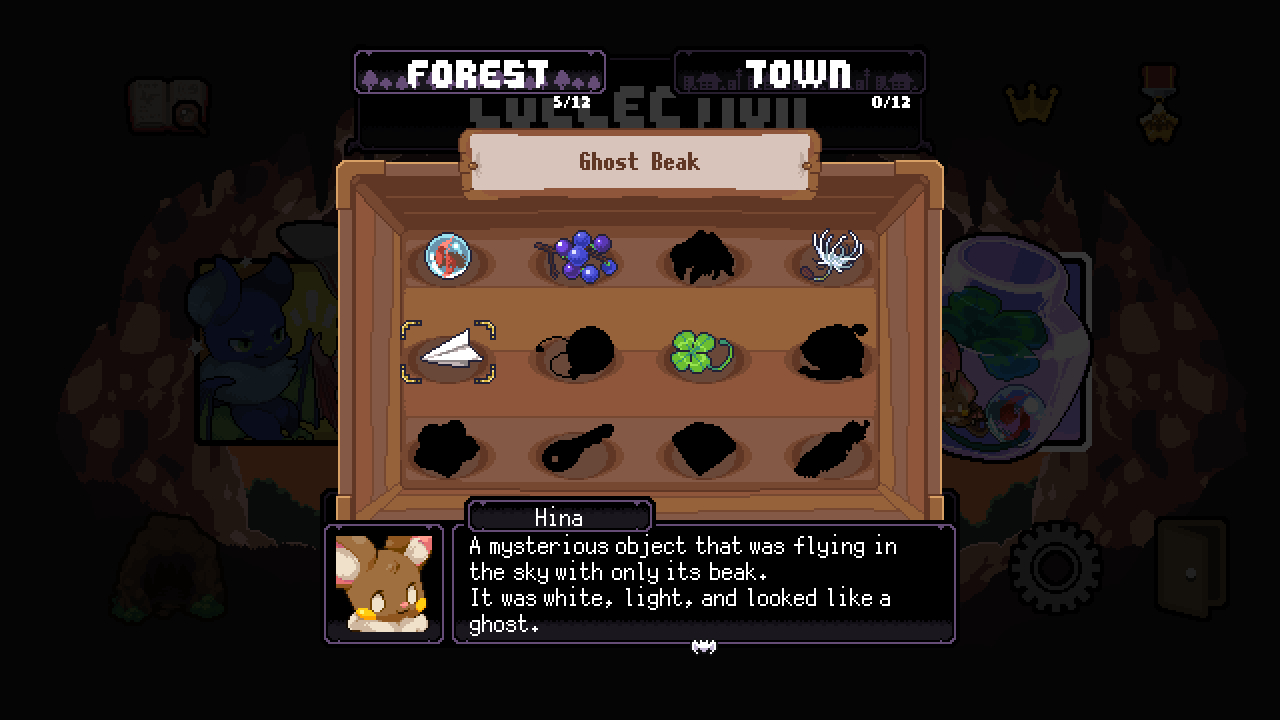Click the marble containing the red fish
The image size is (1280, 720).
[447, 257]
